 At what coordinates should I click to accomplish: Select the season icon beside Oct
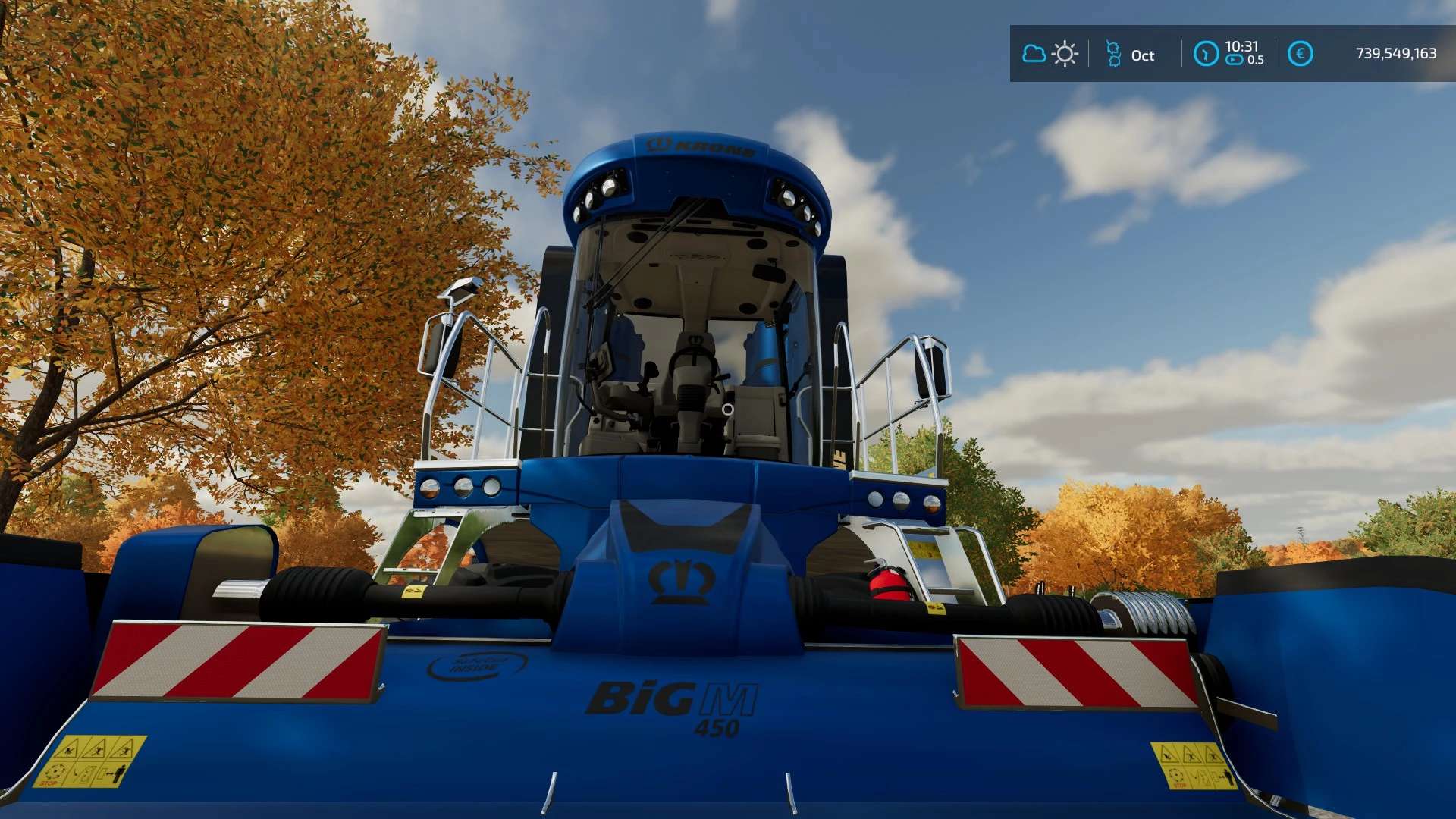(1113, 55)
